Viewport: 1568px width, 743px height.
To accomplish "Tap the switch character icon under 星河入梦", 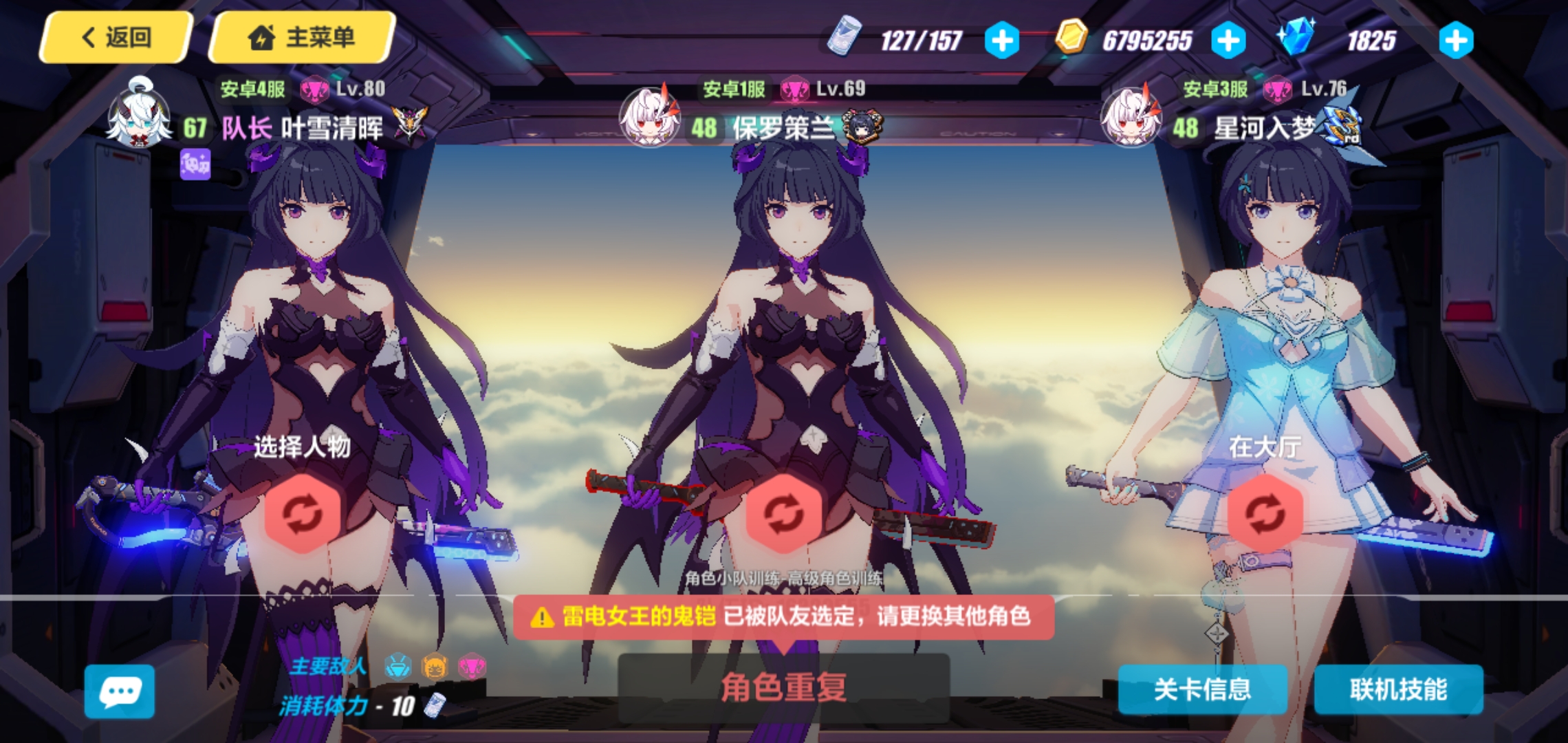I will pyautogui.click(x=1264, y=513).
